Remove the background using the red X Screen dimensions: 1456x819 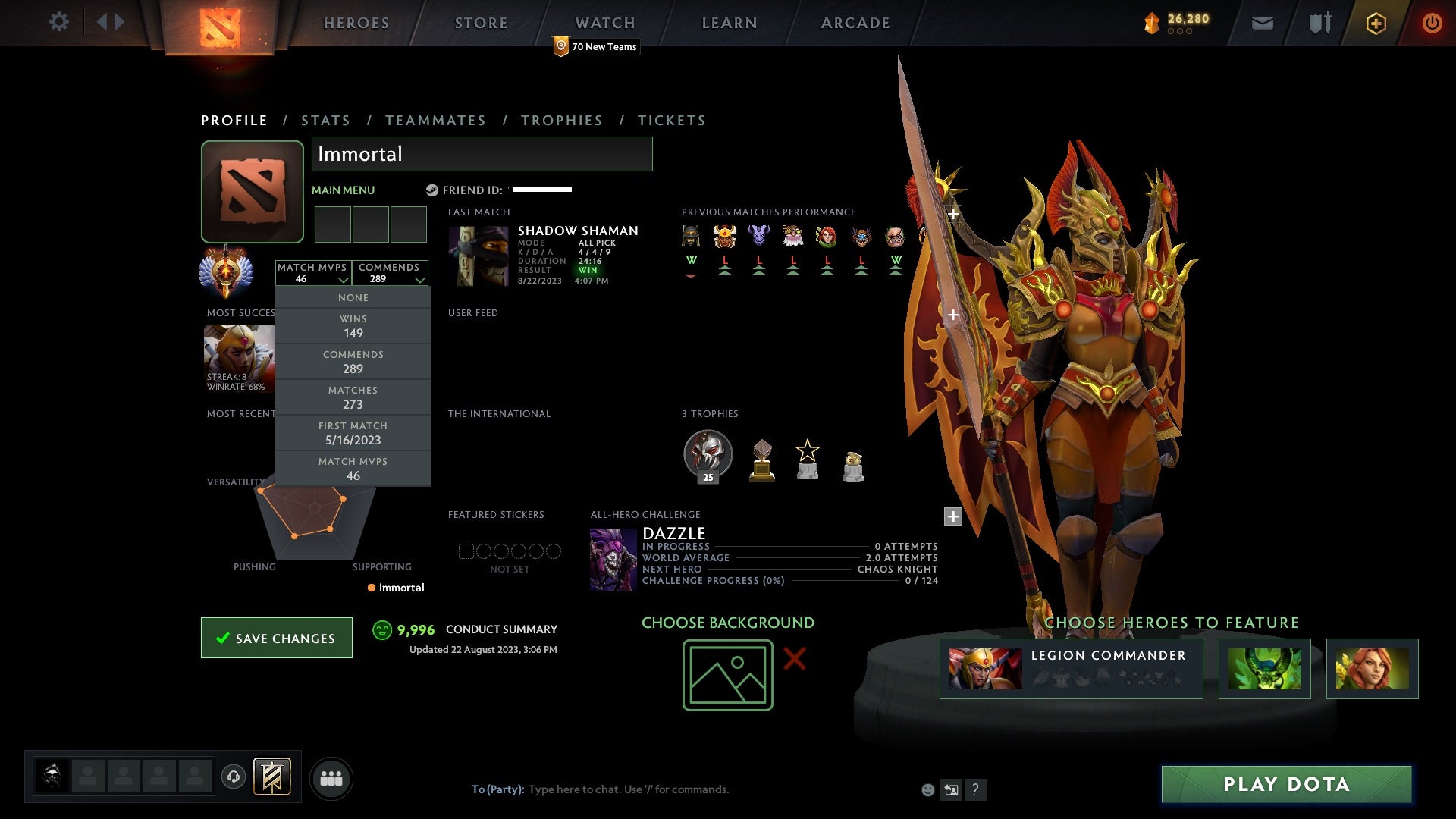pos(795,660)
